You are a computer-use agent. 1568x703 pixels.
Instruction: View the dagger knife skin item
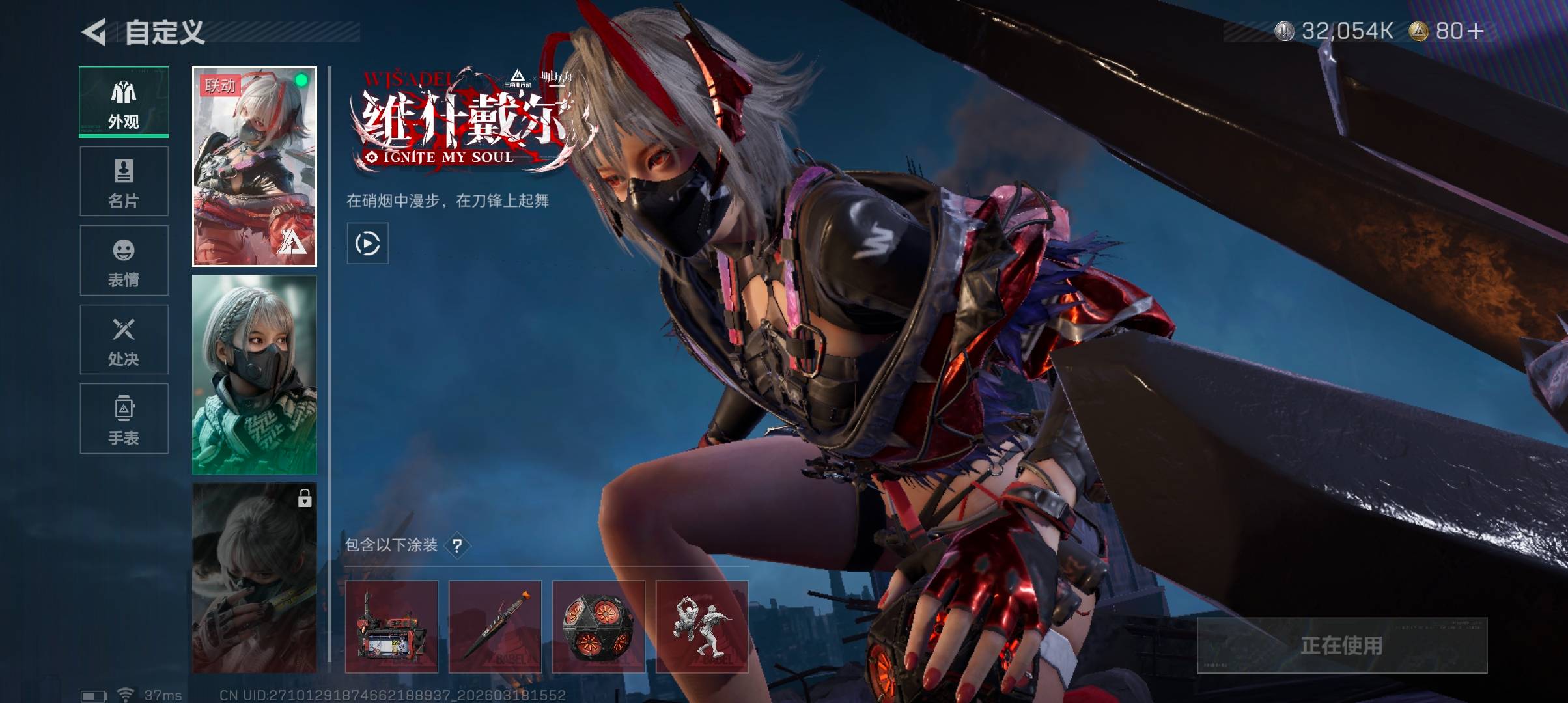[x=495, y=627]
